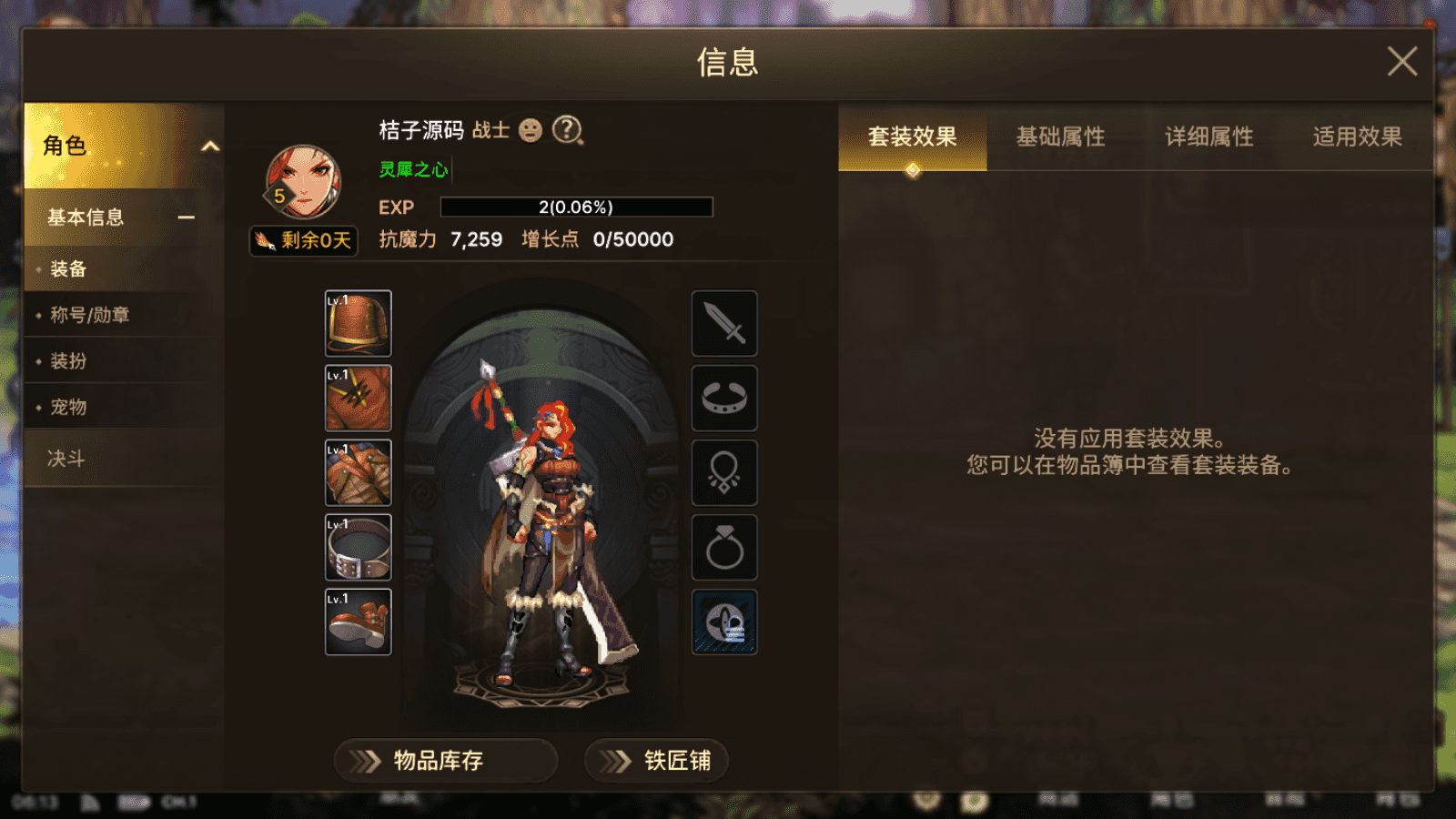Select the weapon sword slot
The image size is (1456, 819).
coord(723,324)
